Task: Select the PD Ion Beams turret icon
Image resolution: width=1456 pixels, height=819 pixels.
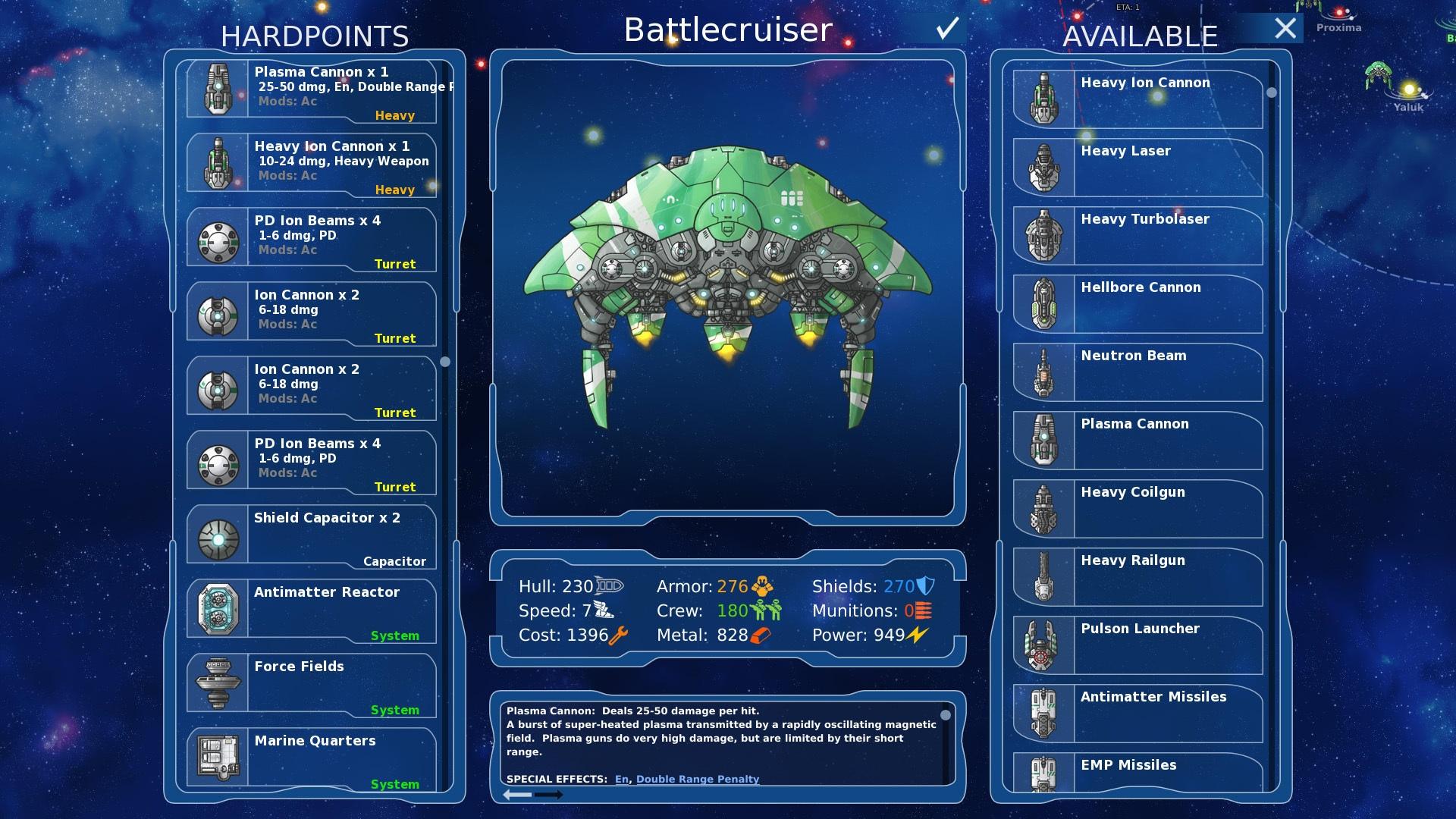Action: [x=218, y=237]
